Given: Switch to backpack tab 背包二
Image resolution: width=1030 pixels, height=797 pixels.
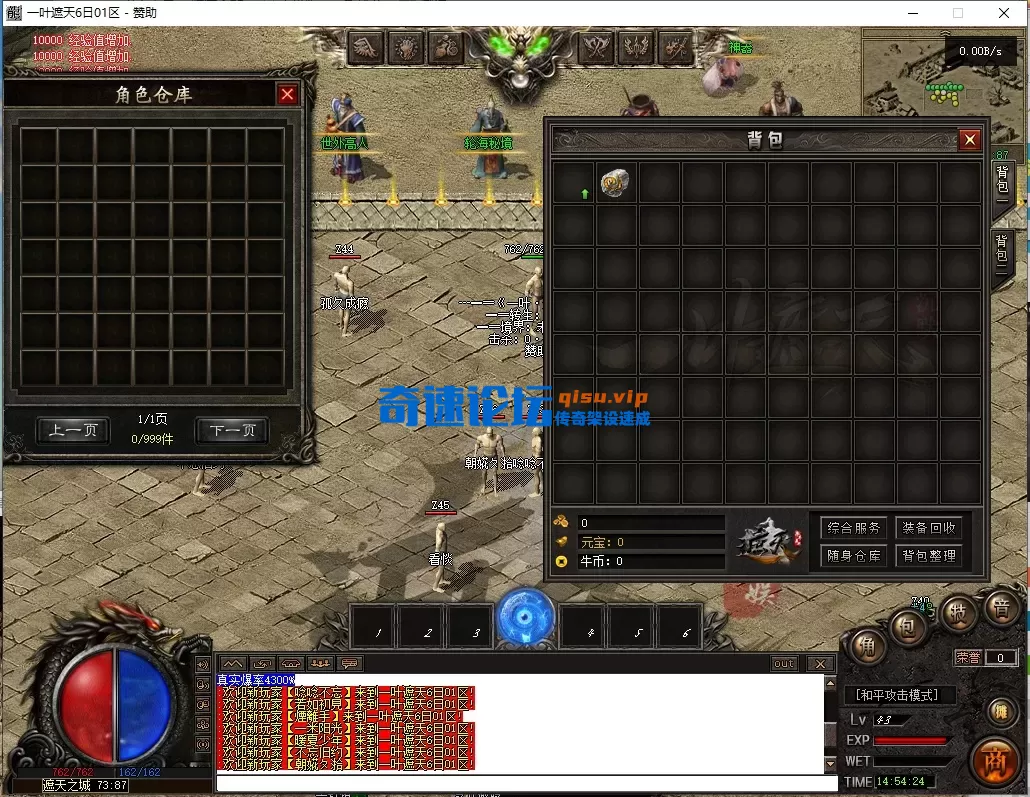Looking at the screenshot, I should tap(1002, 257).
